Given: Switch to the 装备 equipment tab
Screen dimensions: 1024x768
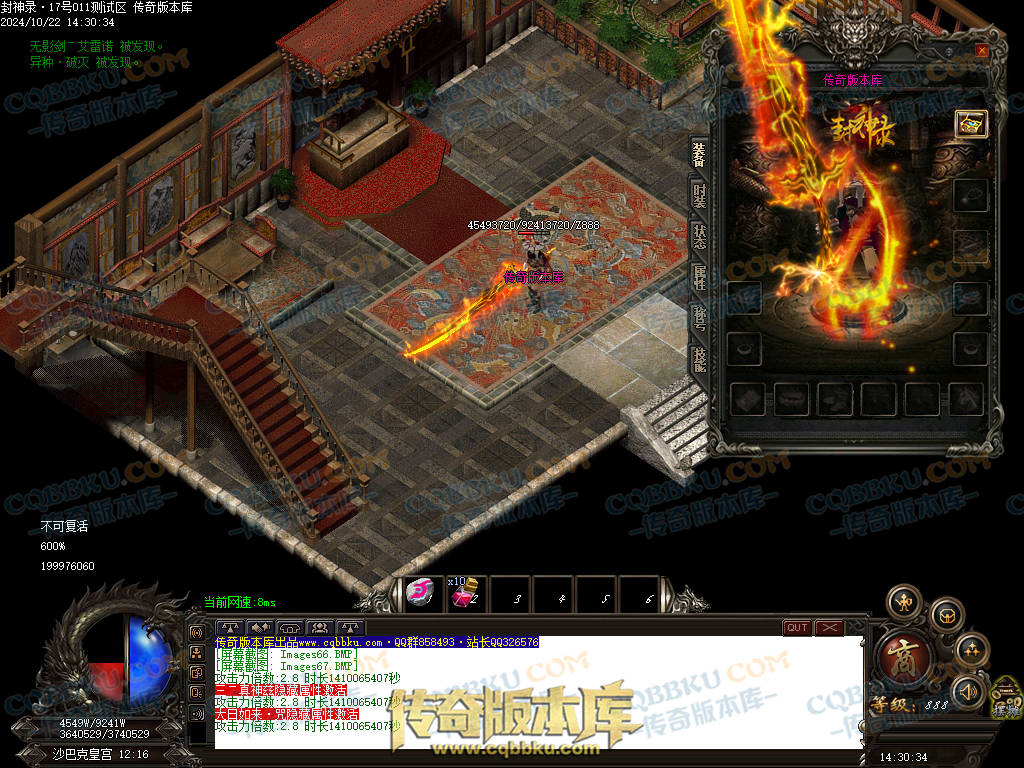Looking at the screenshot, I should tap(699, 155).
